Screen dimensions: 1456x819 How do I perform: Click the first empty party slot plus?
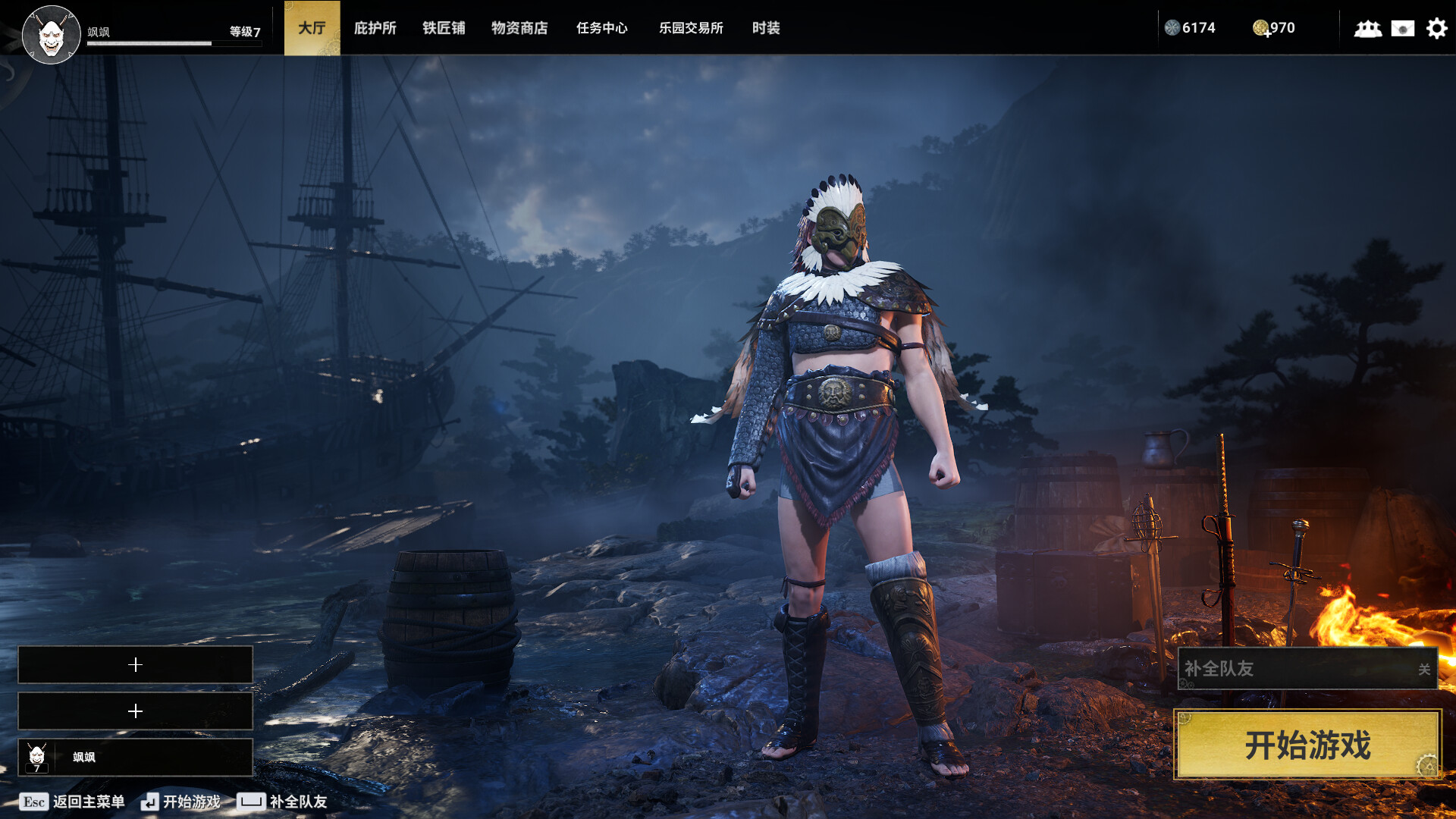click(x=136, y=665)
